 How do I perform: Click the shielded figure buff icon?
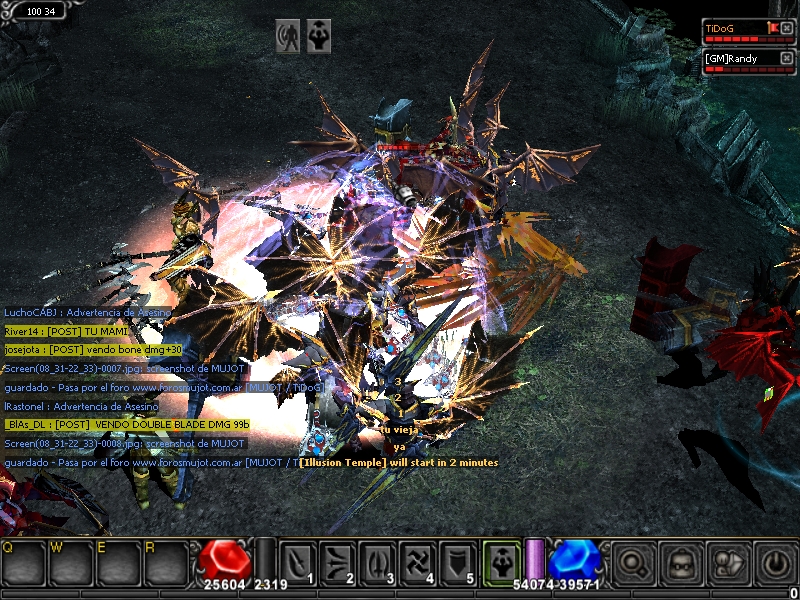(x=289, y=37)
